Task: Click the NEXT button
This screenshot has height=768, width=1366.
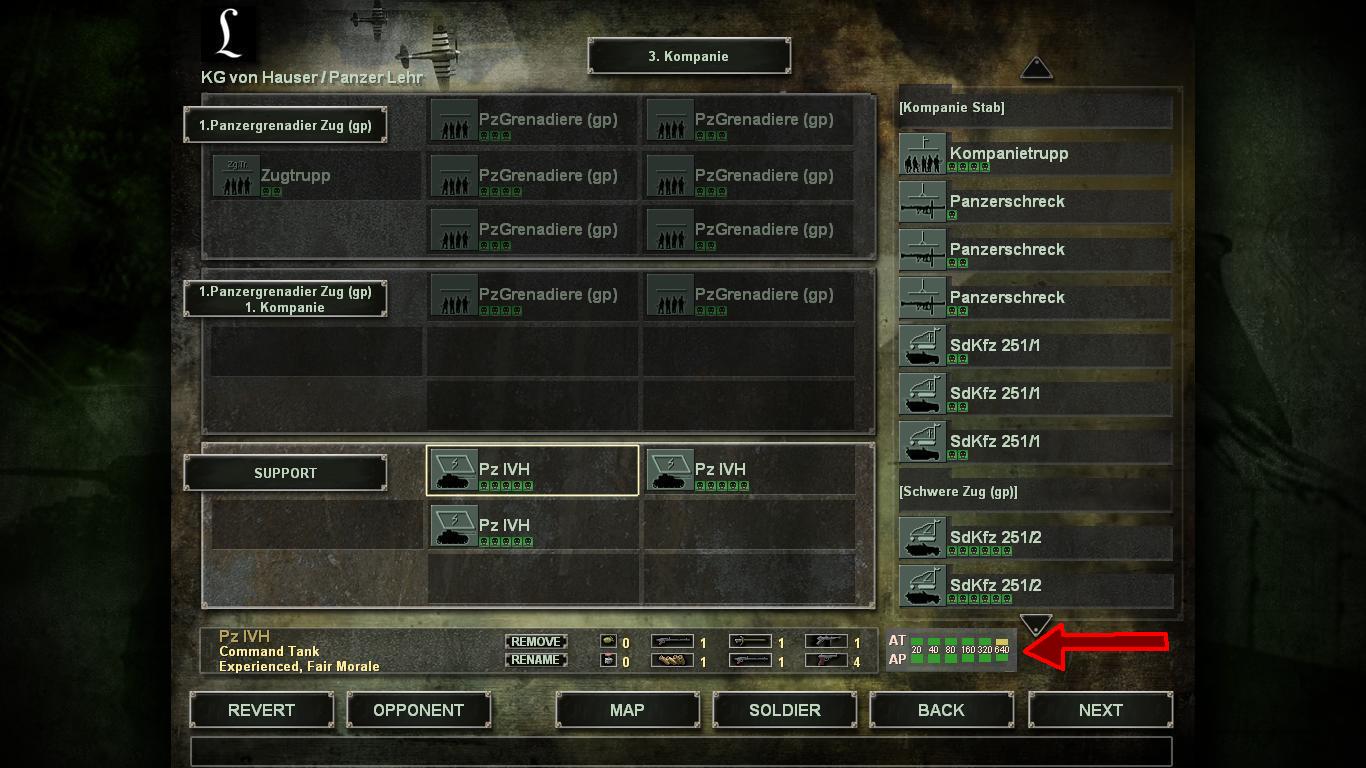Action: (1100, 710)
